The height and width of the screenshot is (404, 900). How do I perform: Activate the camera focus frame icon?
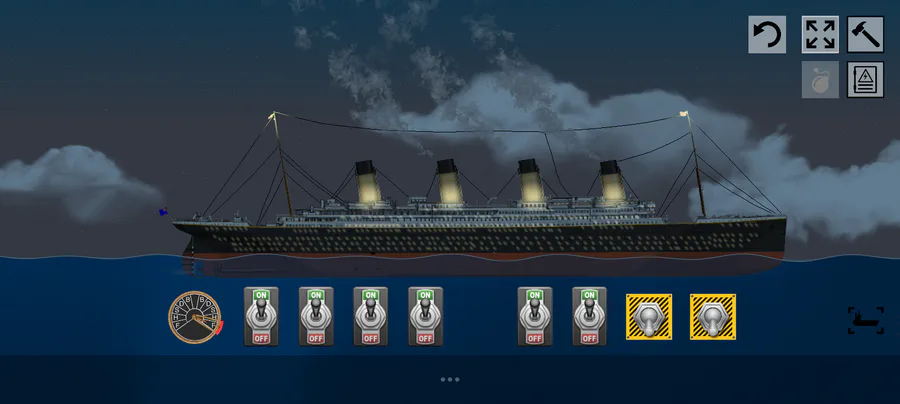(865, 320)
